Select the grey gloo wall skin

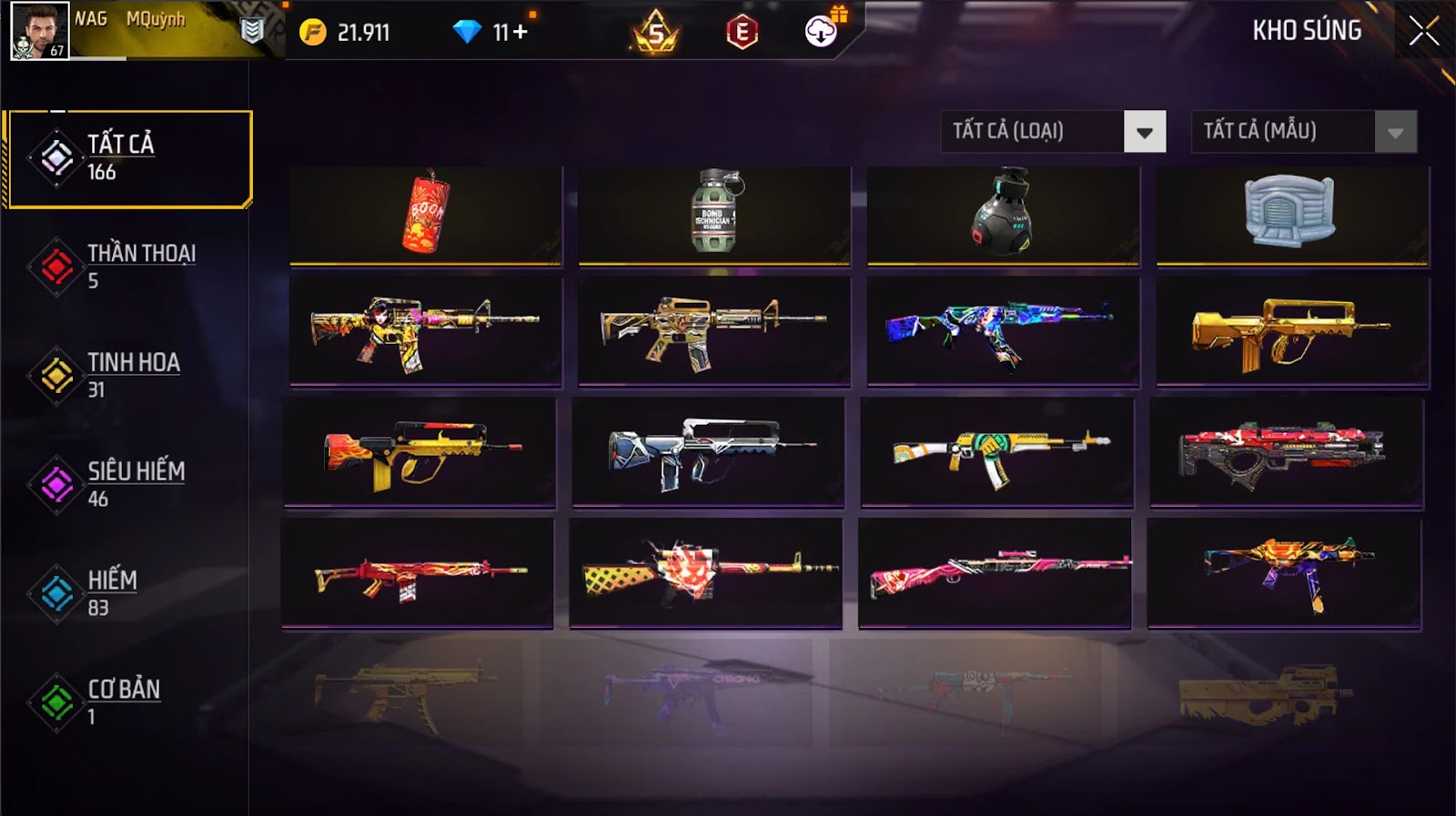1291,216
